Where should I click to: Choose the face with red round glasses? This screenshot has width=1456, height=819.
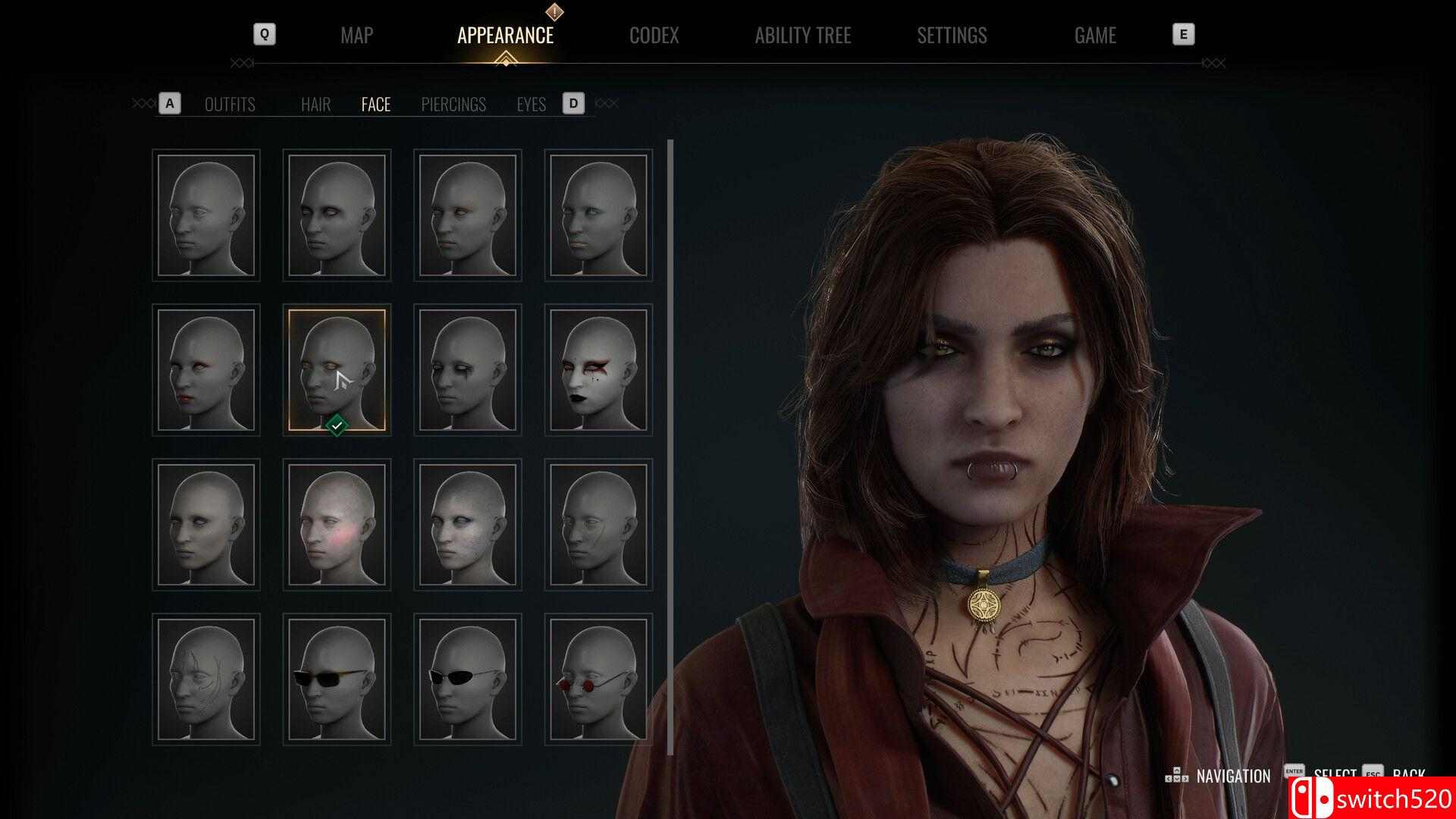click(x=598, y=679)
